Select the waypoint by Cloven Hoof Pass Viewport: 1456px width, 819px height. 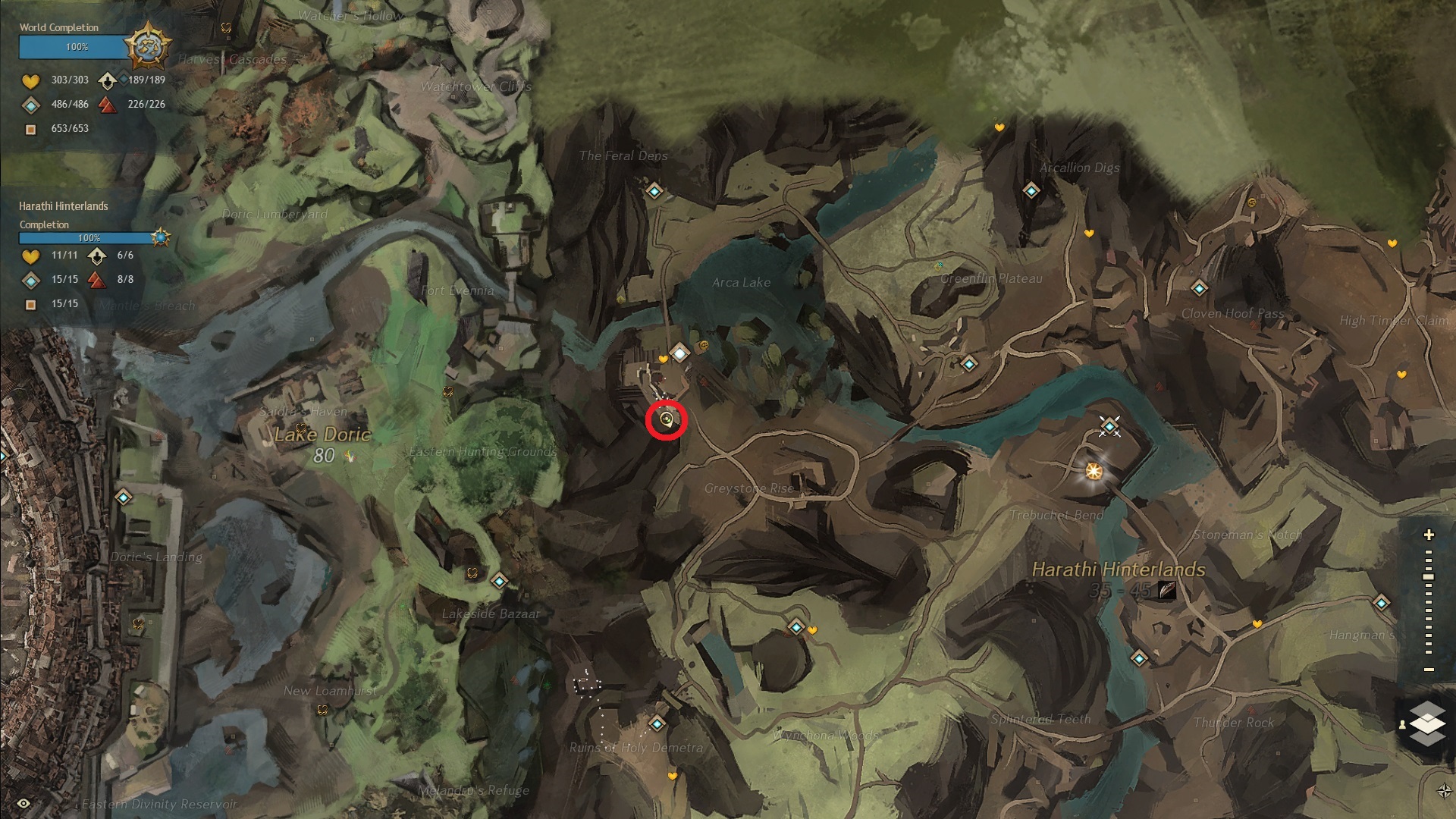[1199, 288]
